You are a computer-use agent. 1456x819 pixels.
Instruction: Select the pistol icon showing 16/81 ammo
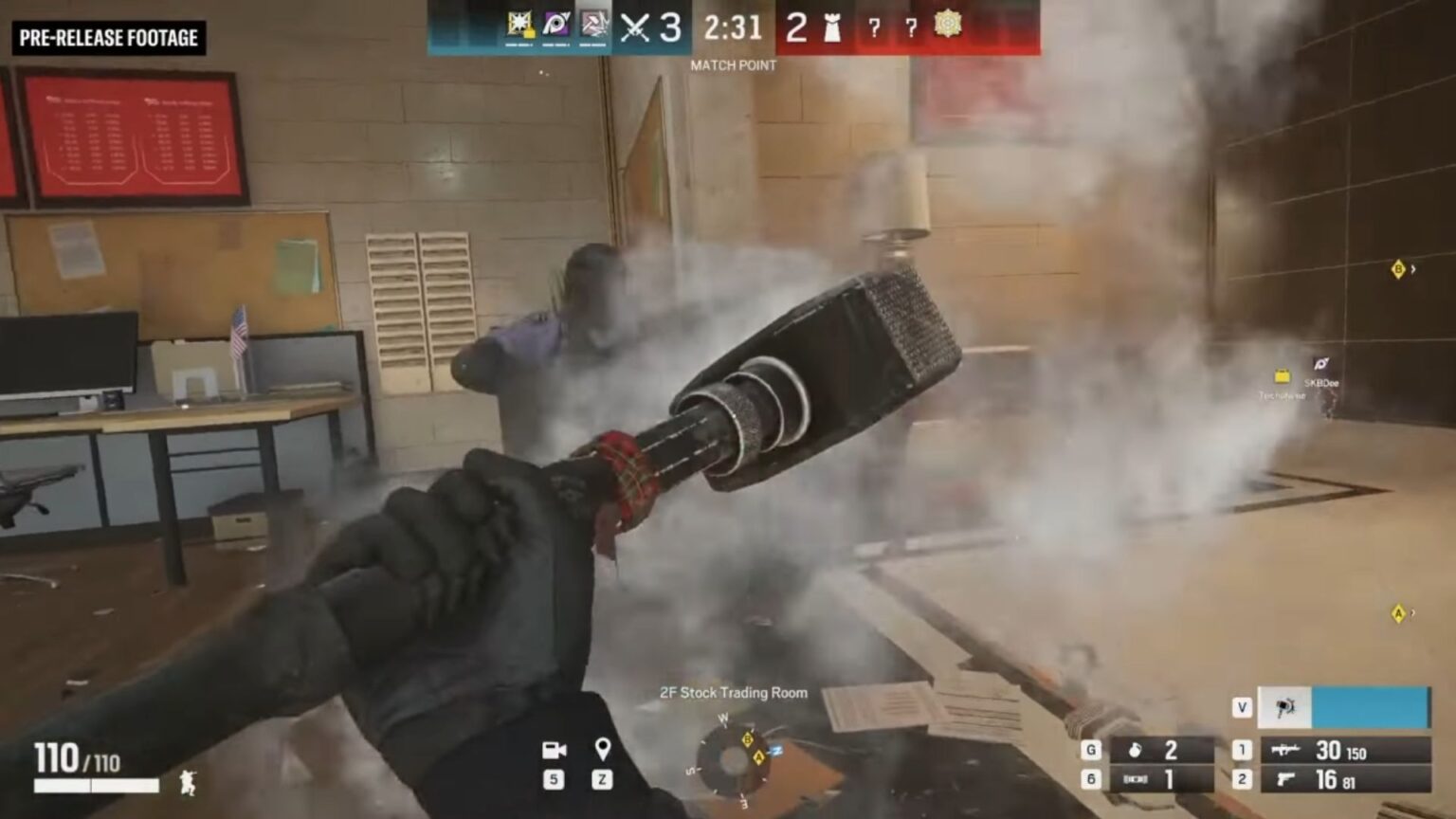point(1283,780)
